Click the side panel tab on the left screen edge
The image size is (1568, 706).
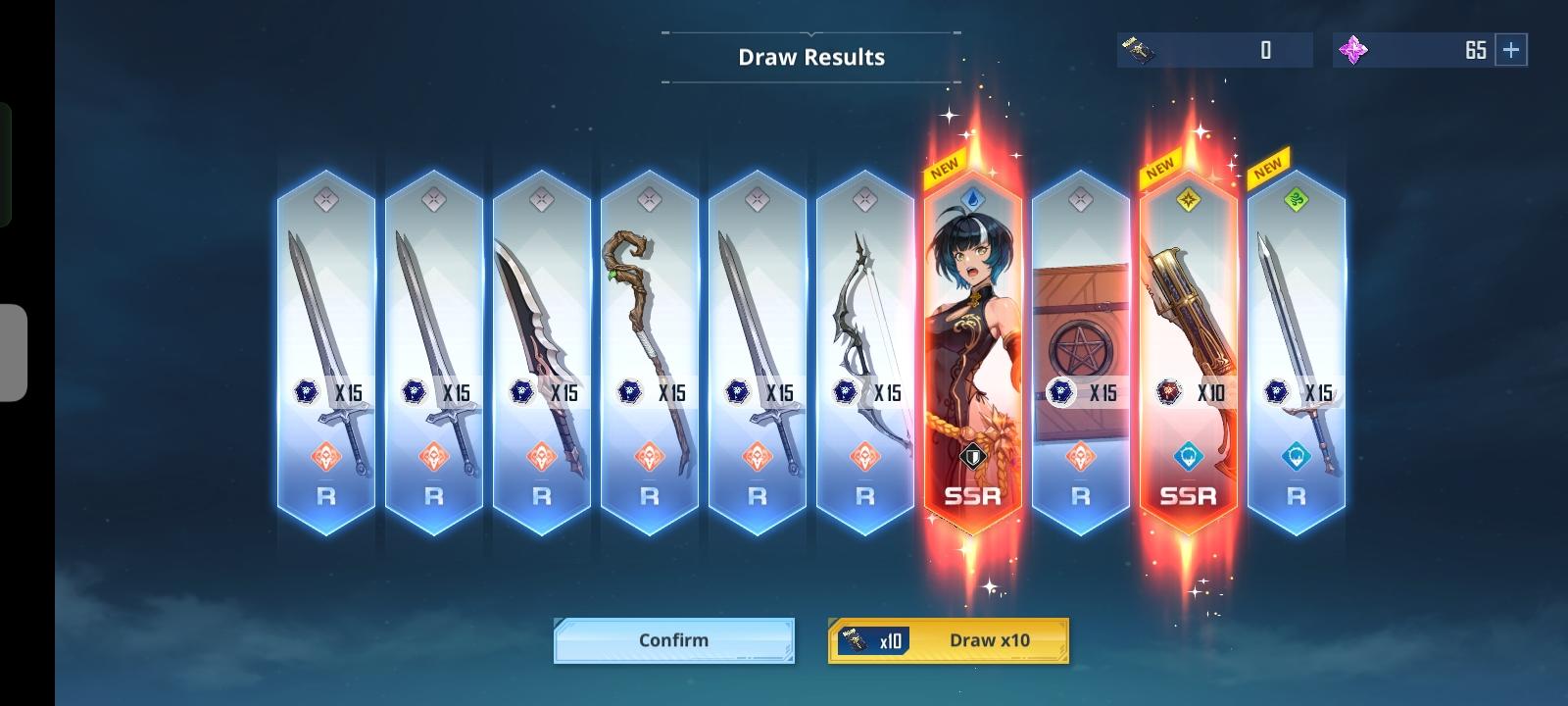12,353
